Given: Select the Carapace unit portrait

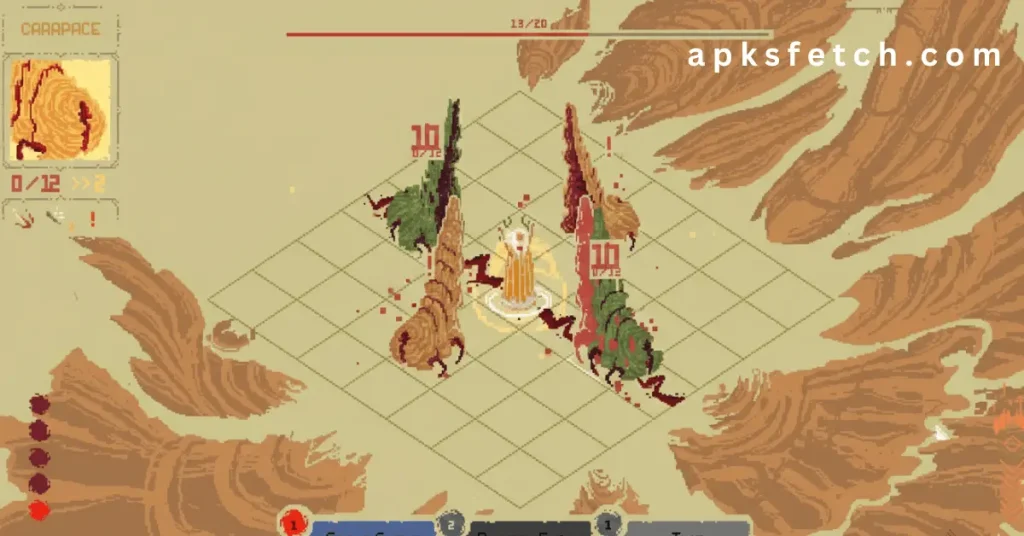Looking at the screenshot, I should [x=60, y=110].
